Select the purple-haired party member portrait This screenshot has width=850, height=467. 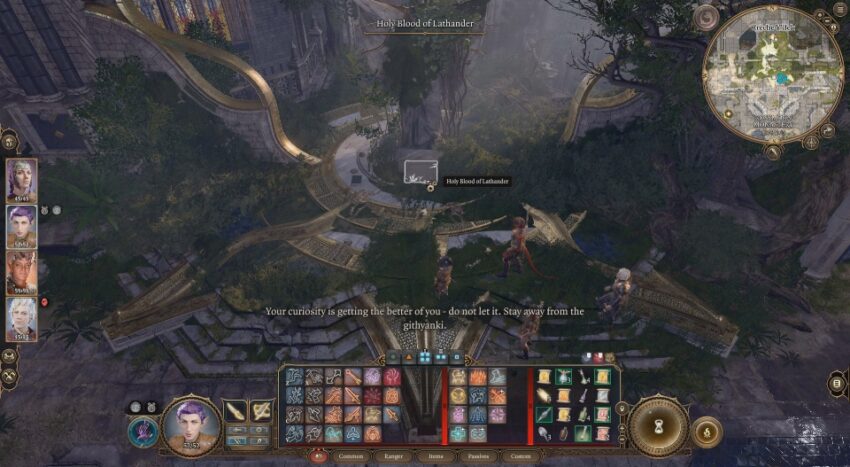tap(21, 226)
